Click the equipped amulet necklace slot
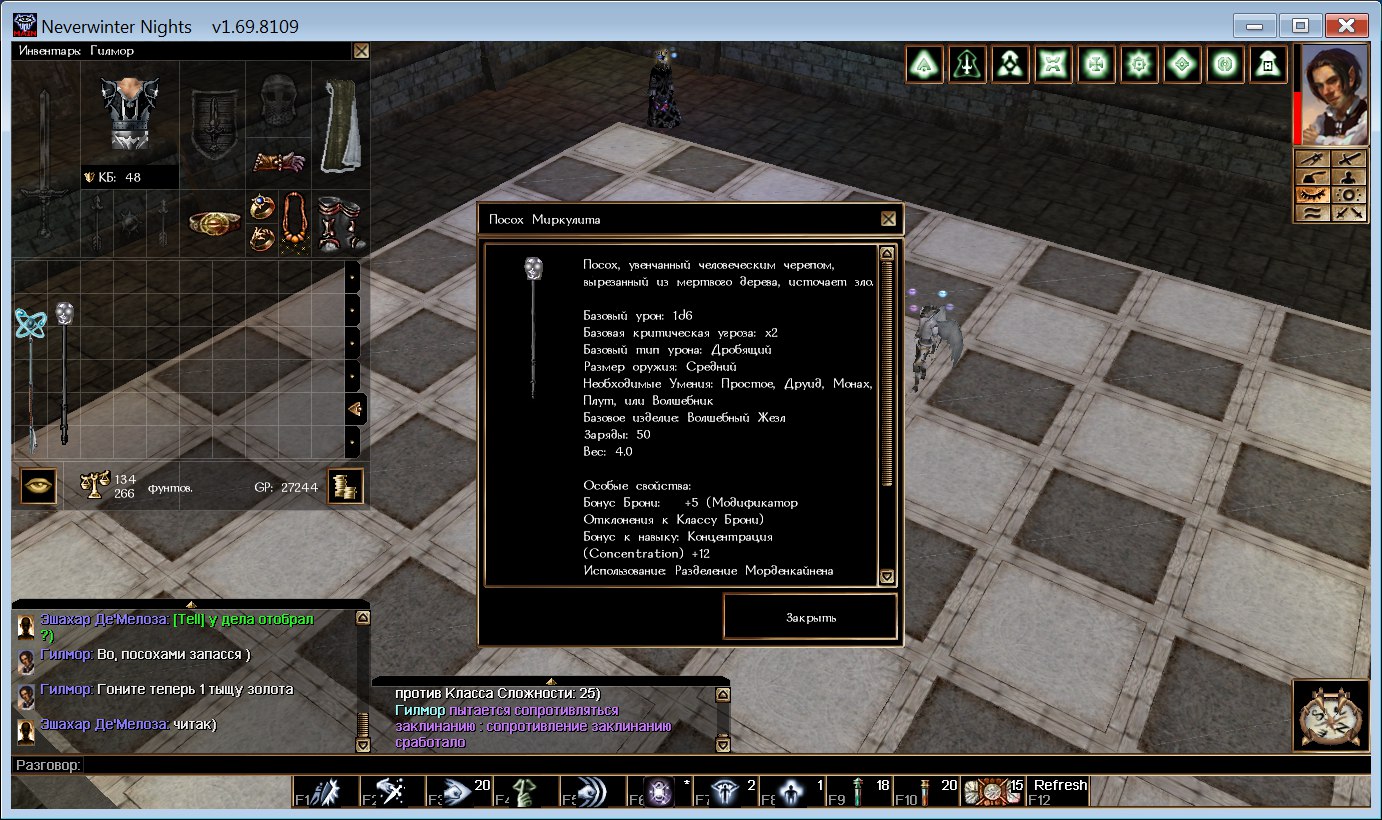1382x820 pixels. (295, 222)
